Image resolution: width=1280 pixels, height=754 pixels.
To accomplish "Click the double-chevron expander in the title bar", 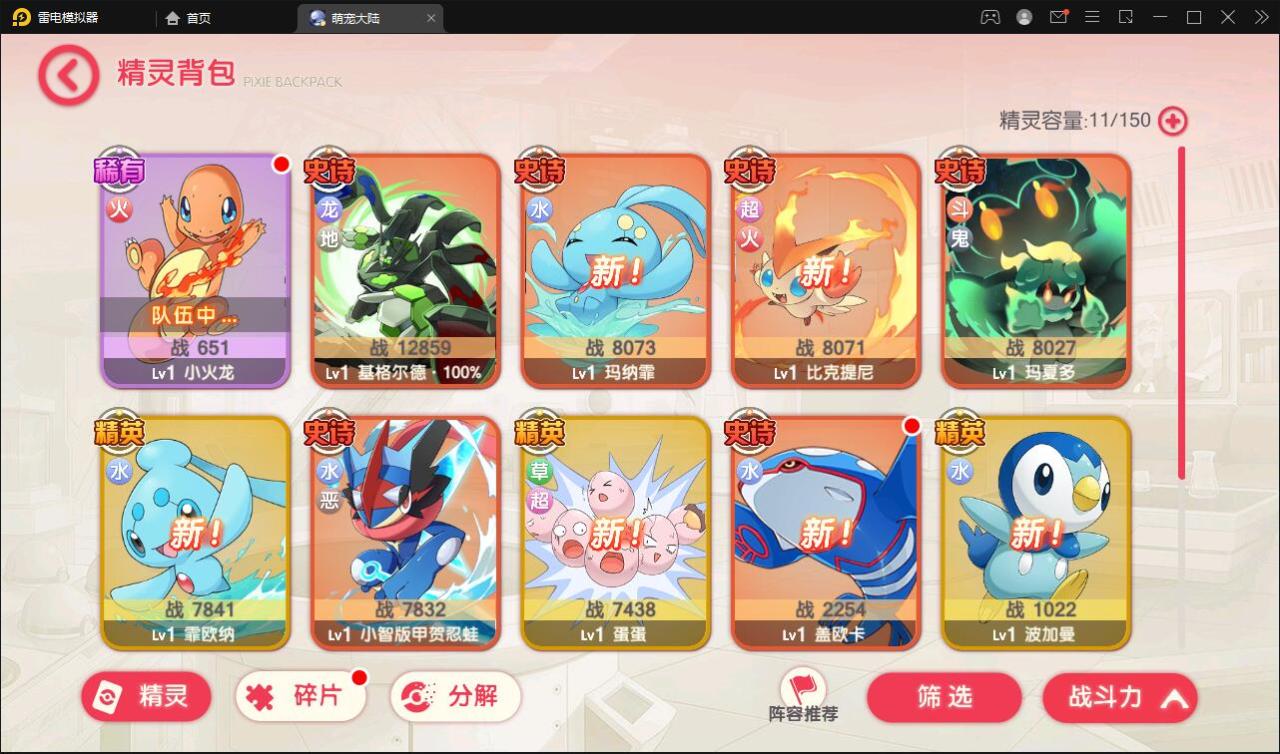I will pos(1262,17).
